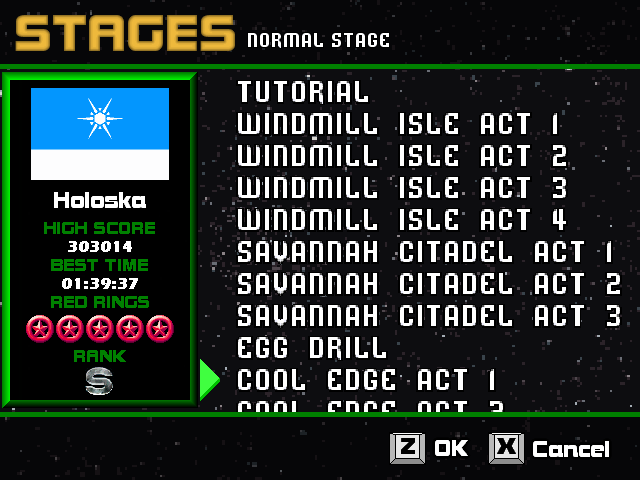This screenshot has width=640, height=480.
Task: Select the Egg Drill stage
Action: coord(311,348)
